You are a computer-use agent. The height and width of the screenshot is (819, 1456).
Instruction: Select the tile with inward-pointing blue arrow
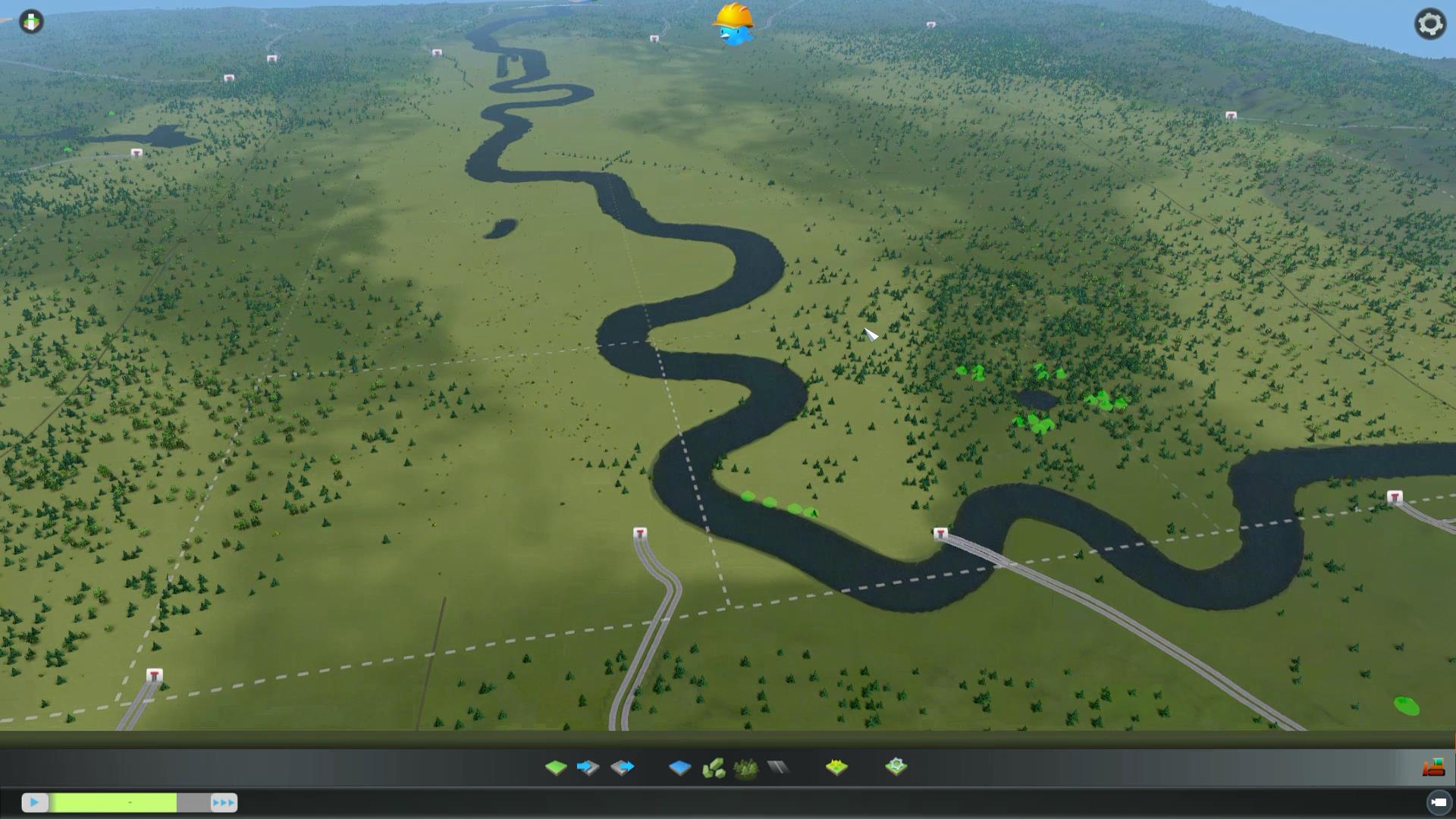pyautogui.click(x=588, y=767)
